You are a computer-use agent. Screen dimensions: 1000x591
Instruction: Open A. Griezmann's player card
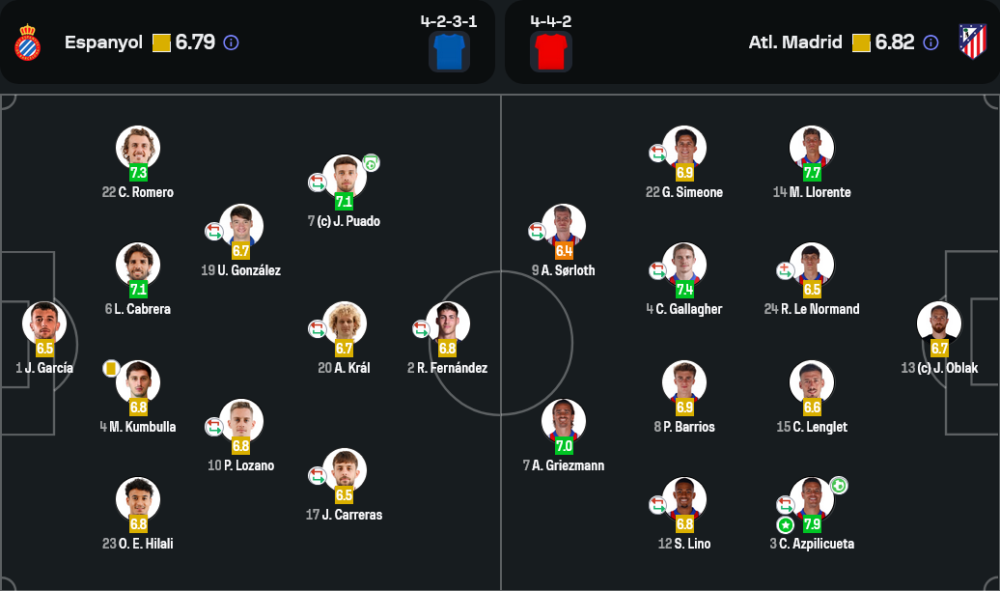click(563, 421)
